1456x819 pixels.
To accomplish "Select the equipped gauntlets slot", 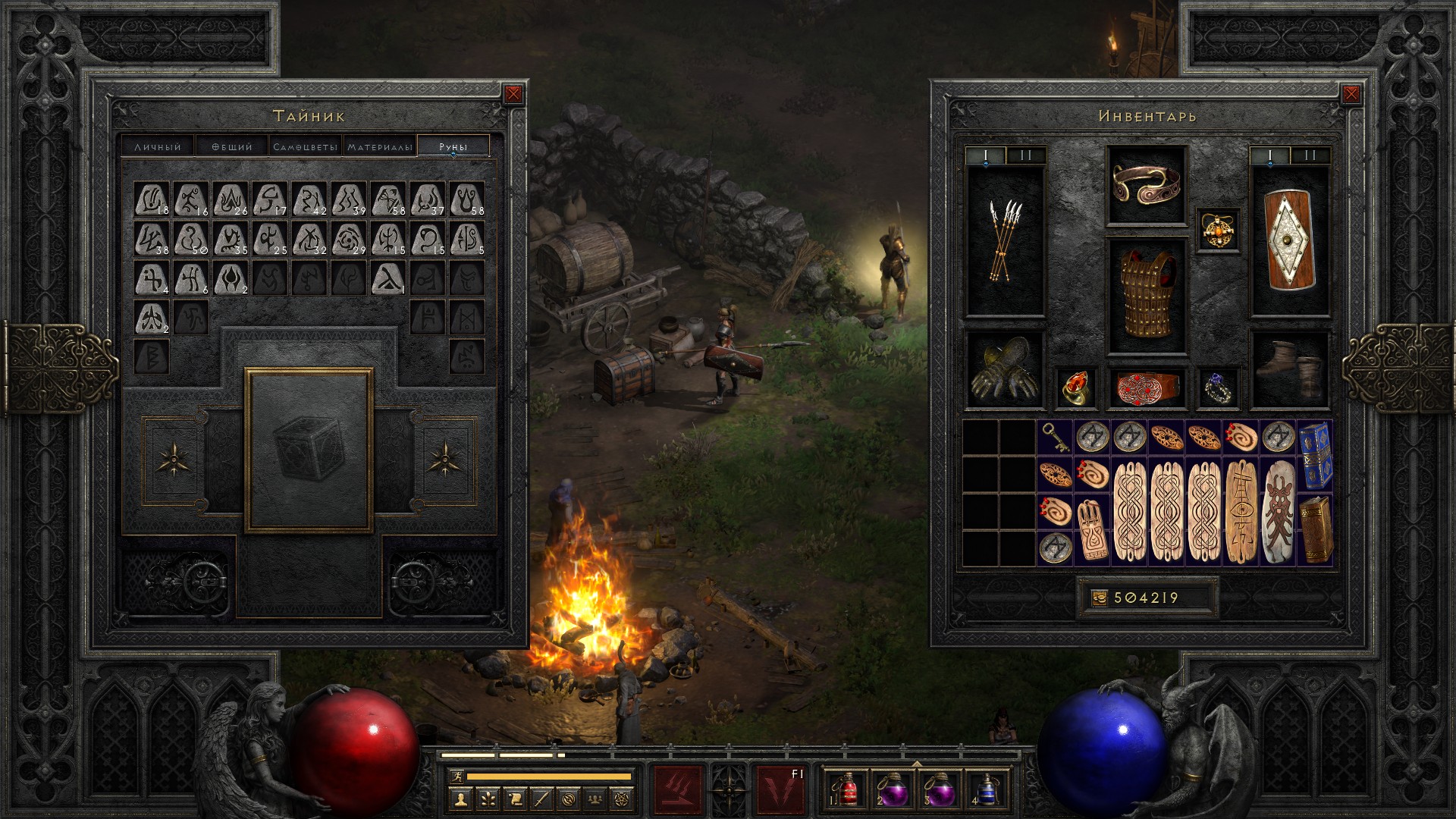I will pos(1005,369).
